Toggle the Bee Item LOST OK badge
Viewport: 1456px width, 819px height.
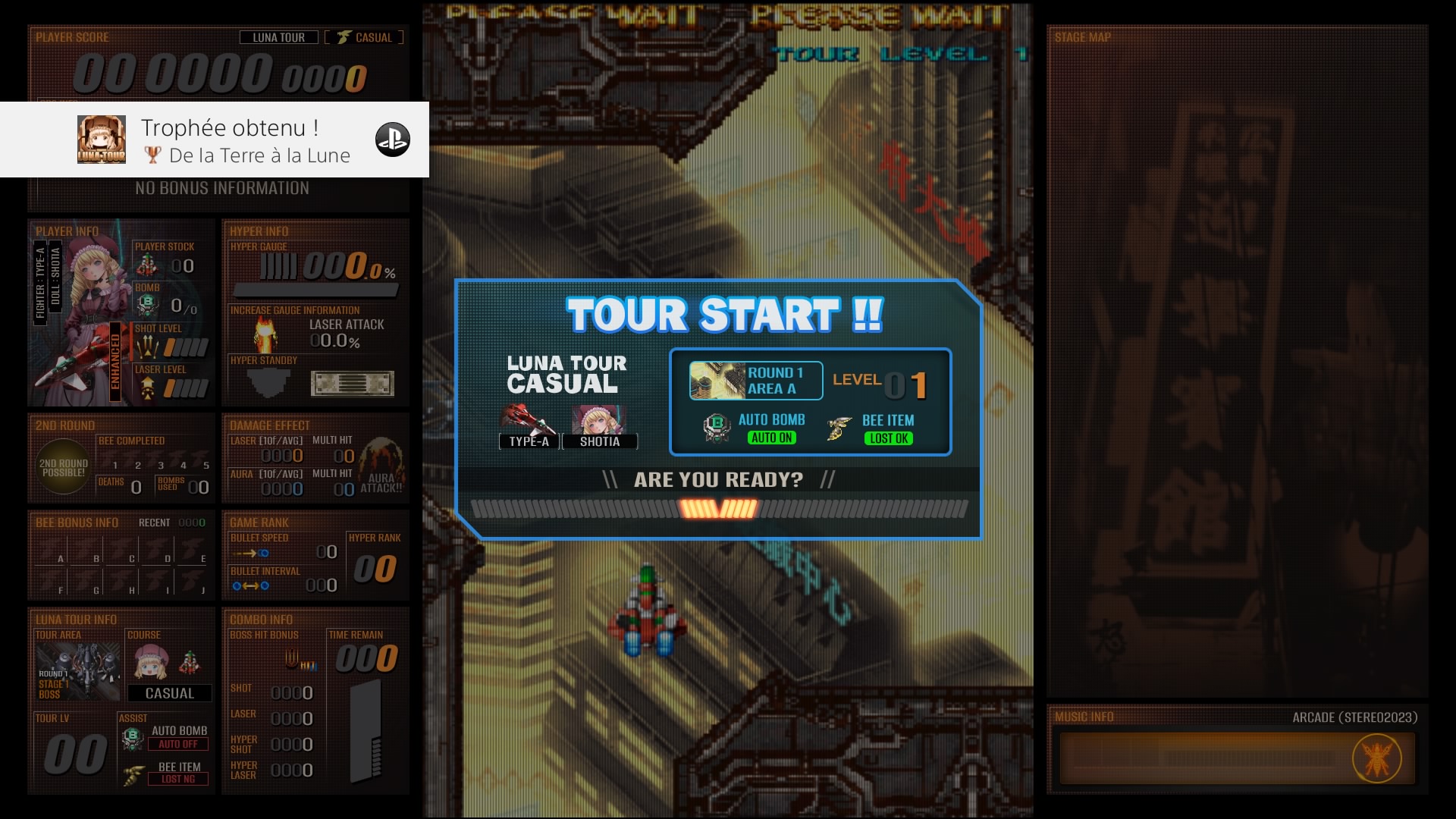[x=889, y=439]
